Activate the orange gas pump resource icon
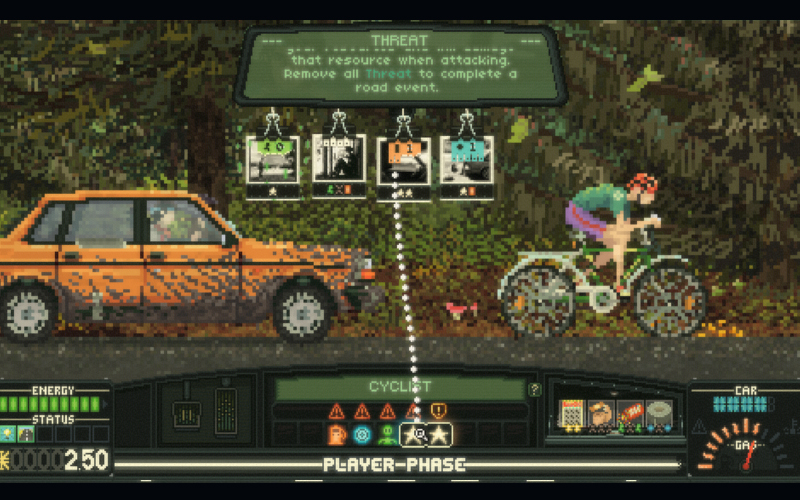Image resolution: width=800 pixels, height=500 pixels. [338, 434]
